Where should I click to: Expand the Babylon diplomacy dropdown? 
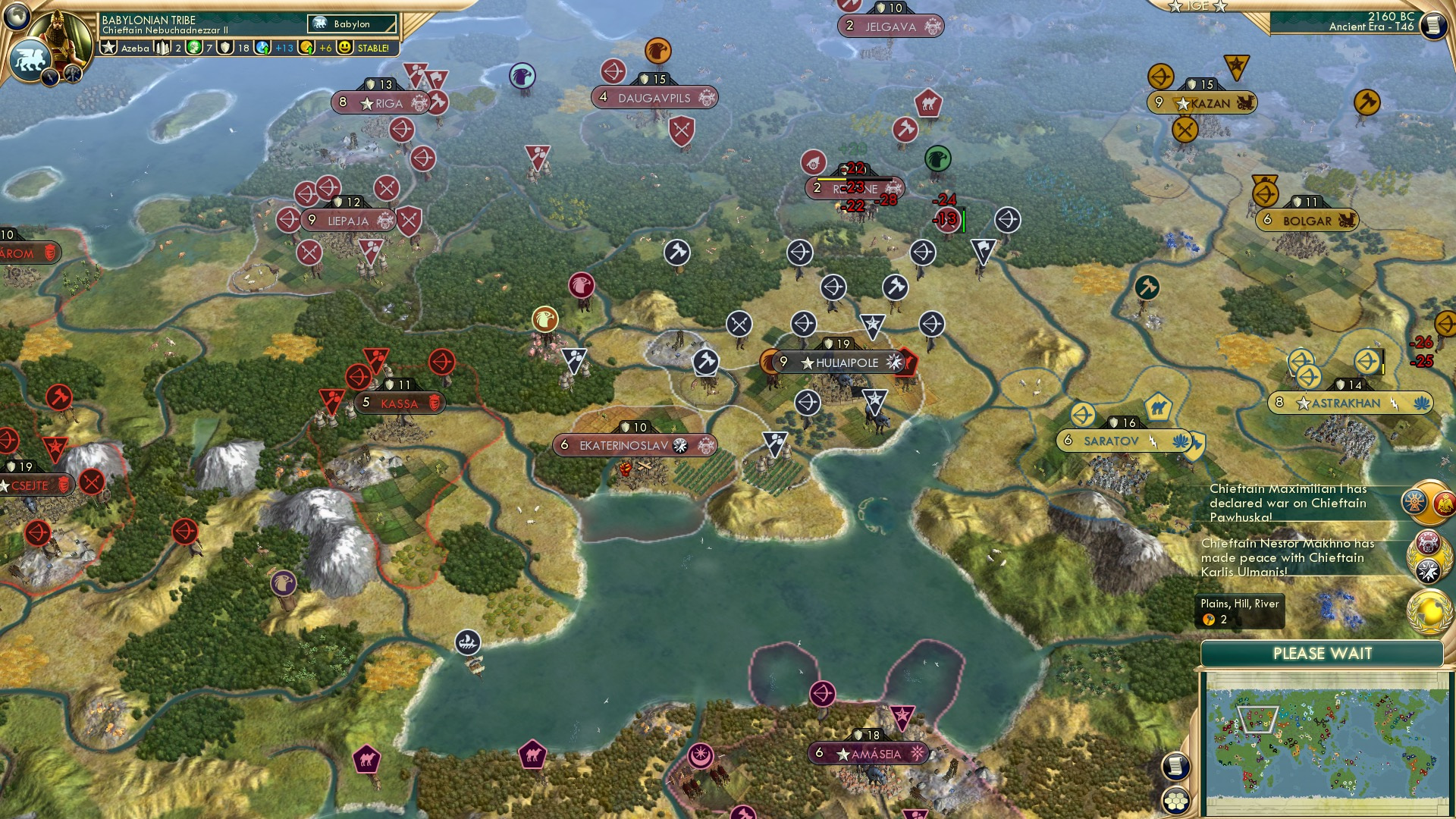(353, 24)
